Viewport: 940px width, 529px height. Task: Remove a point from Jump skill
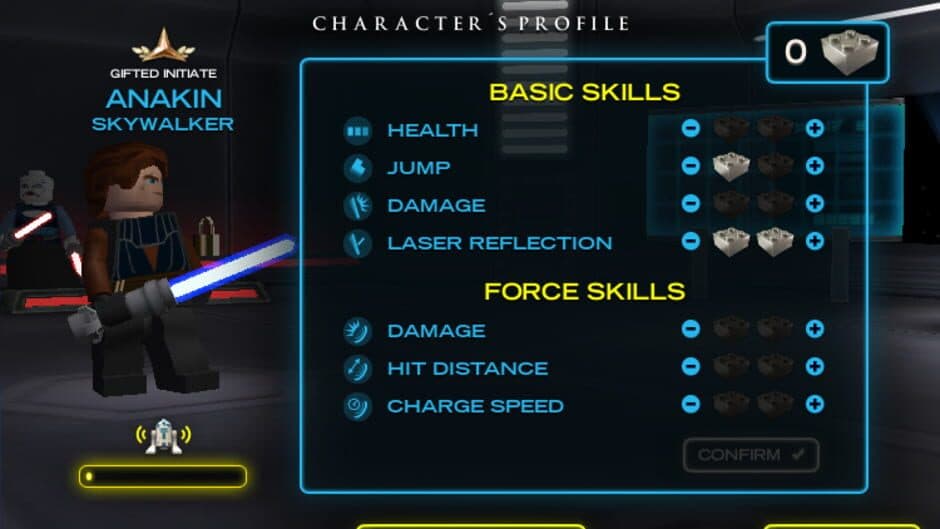(690, 166)
